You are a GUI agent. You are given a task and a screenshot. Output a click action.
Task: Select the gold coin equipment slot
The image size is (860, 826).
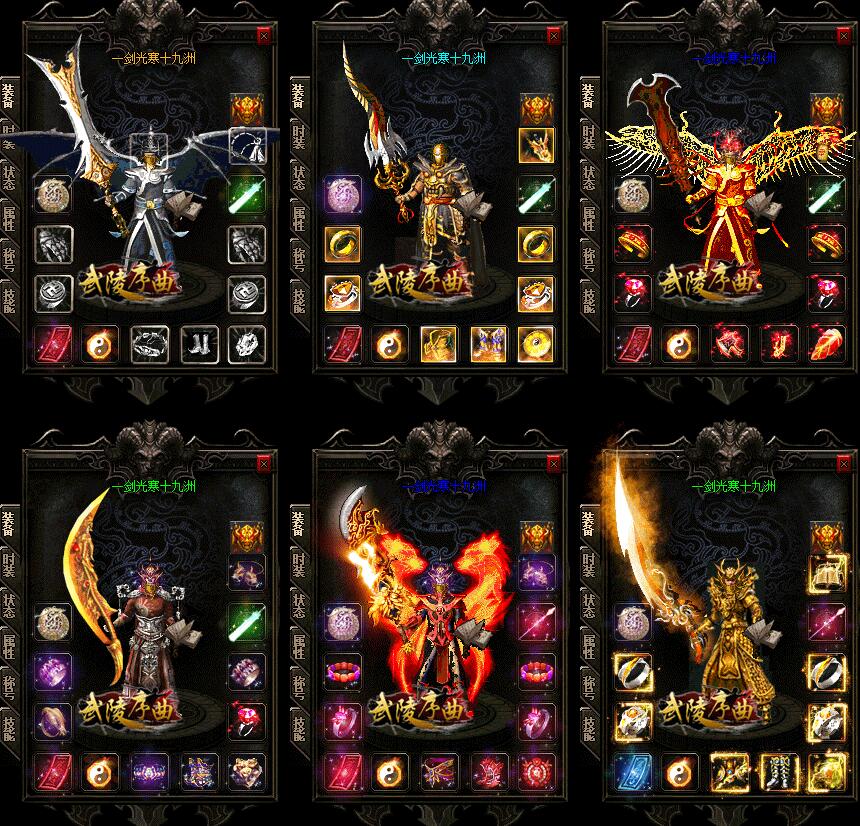(x=537, y=344)
